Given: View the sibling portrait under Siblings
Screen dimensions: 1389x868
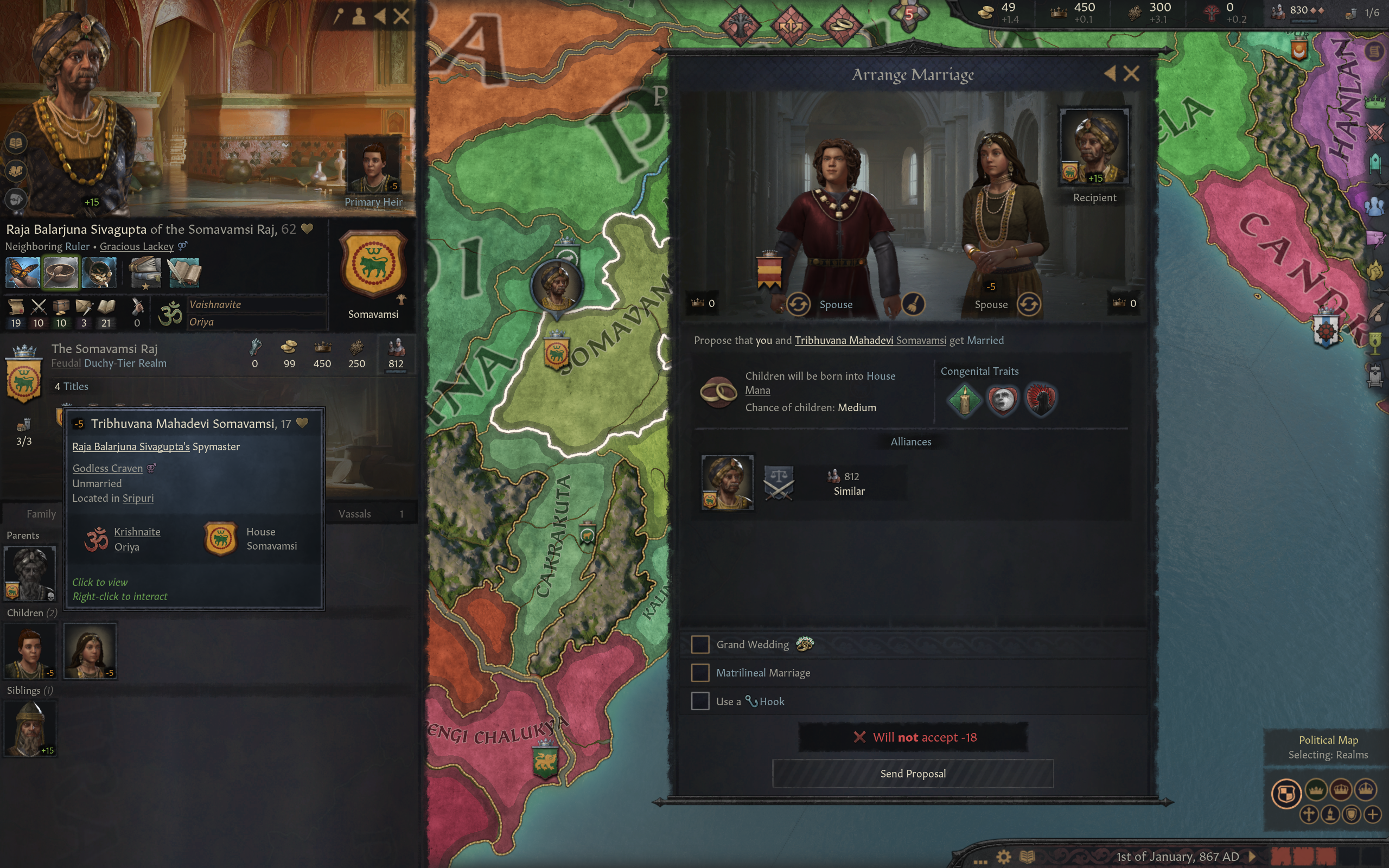Looking at the screenshot, I should click(30, 727).
